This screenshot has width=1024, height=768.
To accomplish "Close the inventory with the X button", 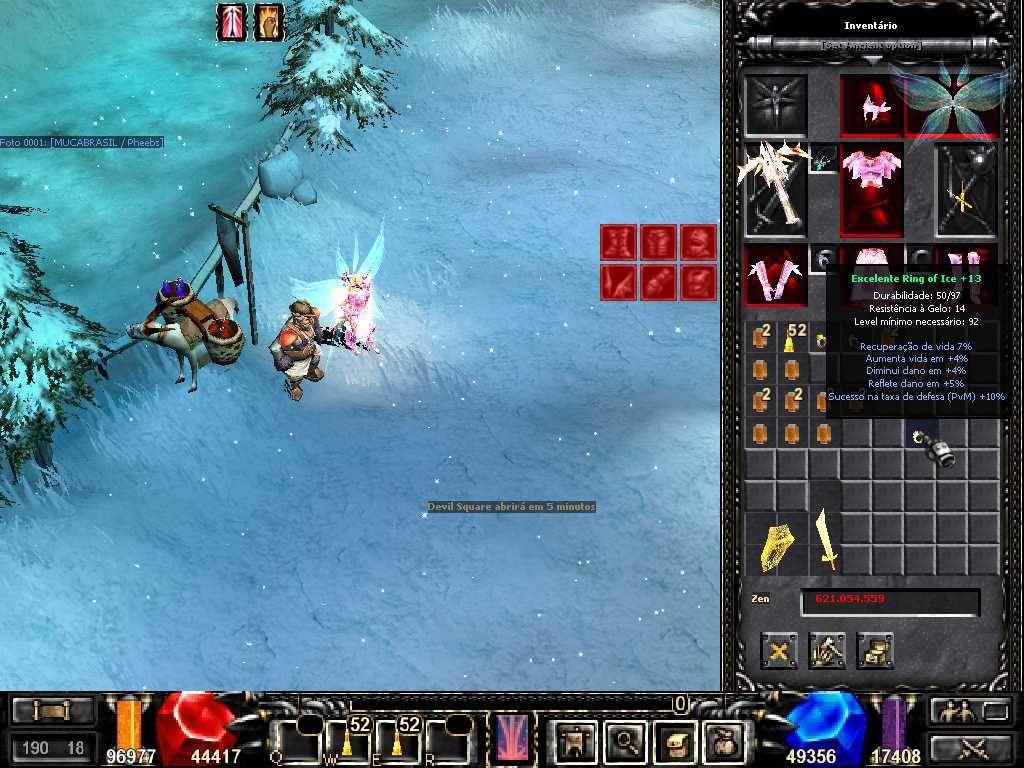I will (779, 651).
